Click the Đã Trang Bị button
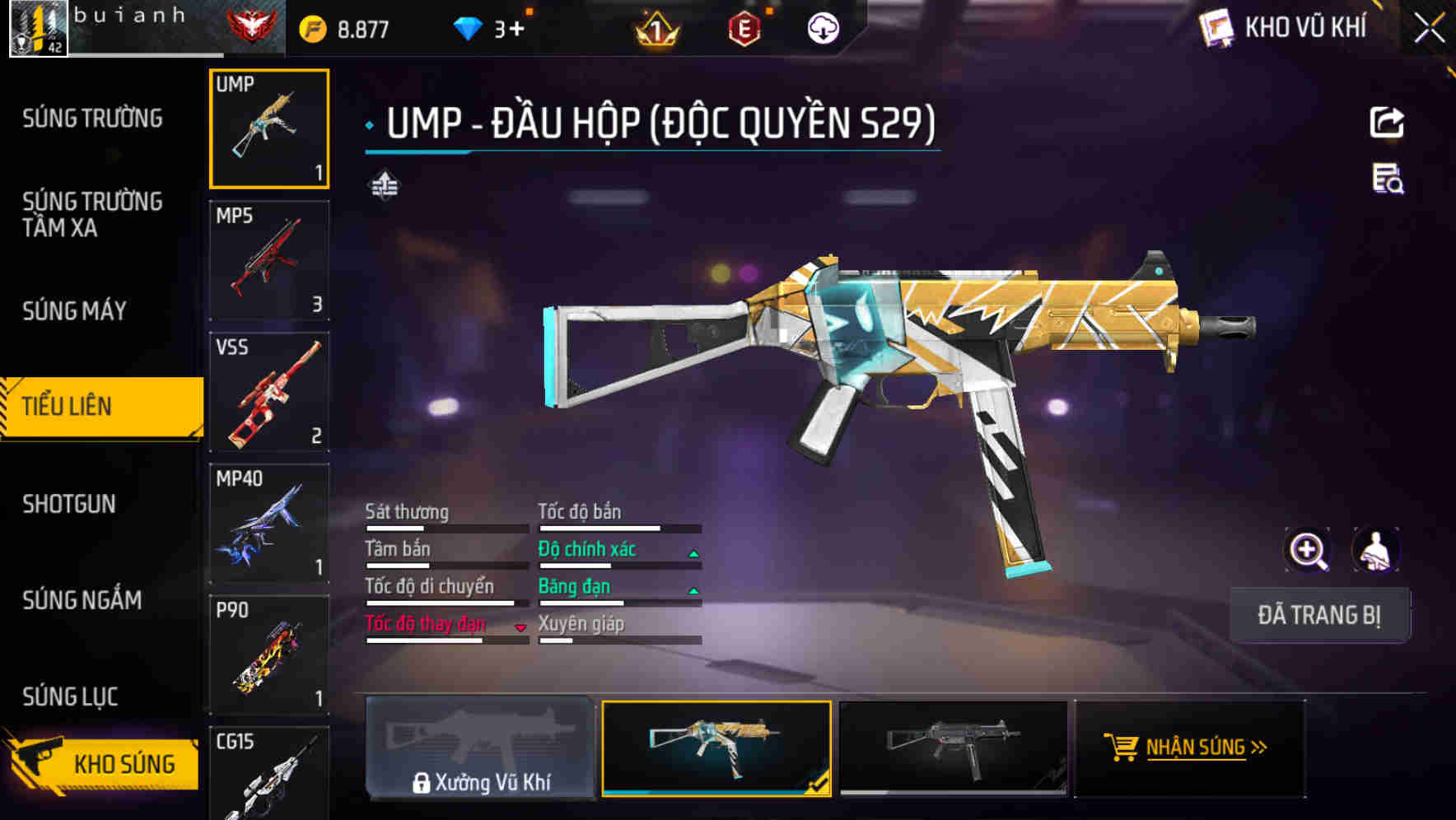 pos(1318,615)
